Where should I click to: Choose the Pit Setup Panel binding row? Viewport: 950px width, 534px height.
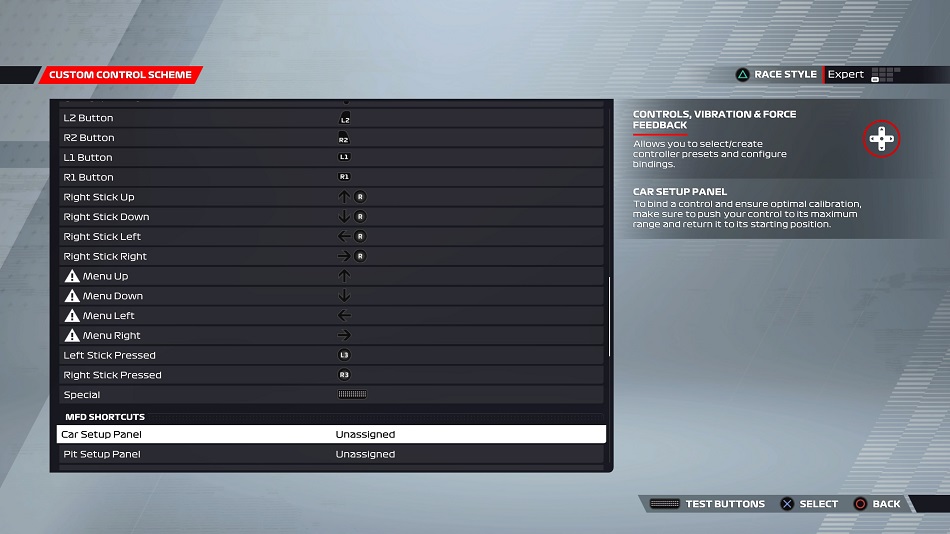(x=331, y=455)
